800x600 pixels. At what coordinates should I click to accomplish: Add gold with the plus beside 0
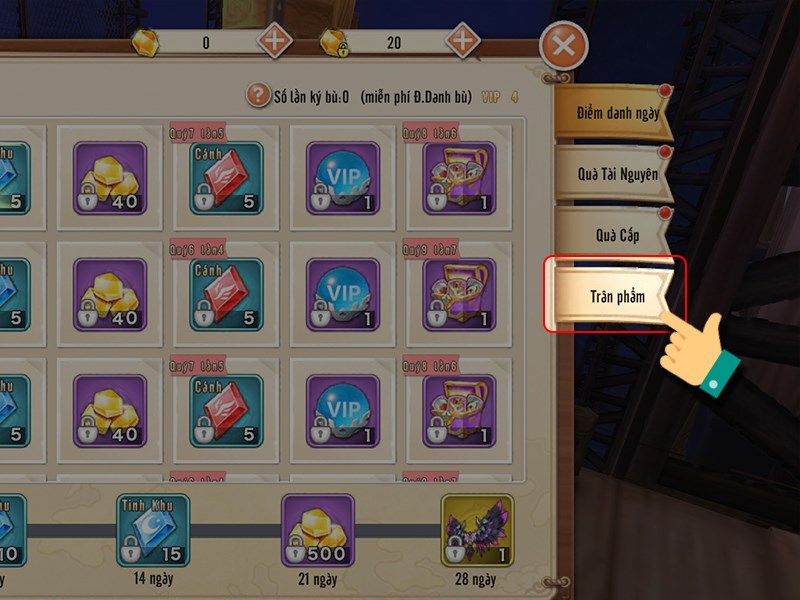(x=275, y=42)
